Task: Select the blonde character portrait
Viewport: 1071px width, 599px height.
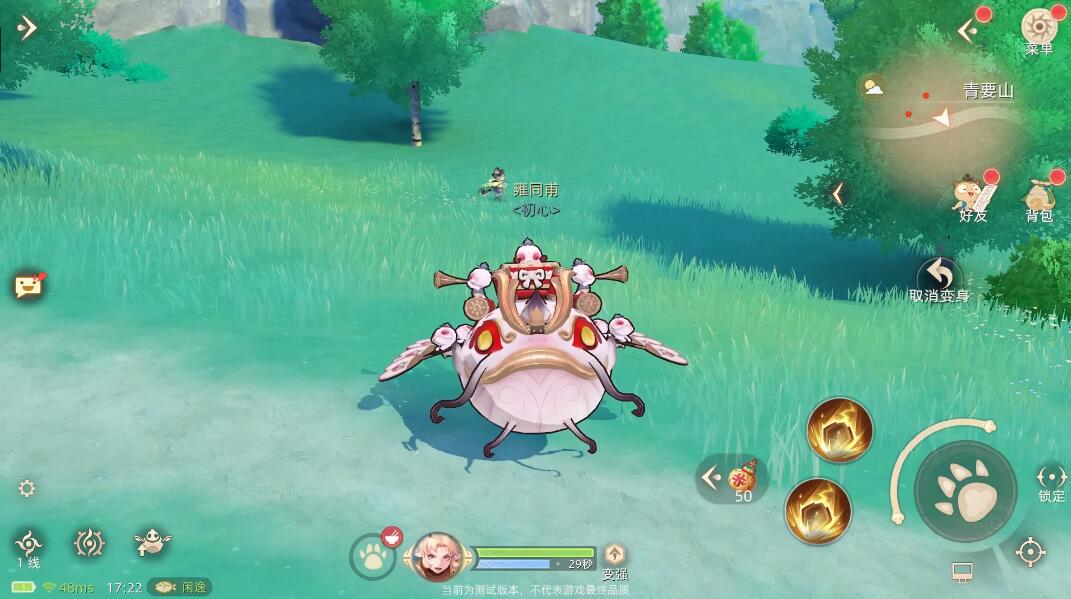Action: point(438,555)
